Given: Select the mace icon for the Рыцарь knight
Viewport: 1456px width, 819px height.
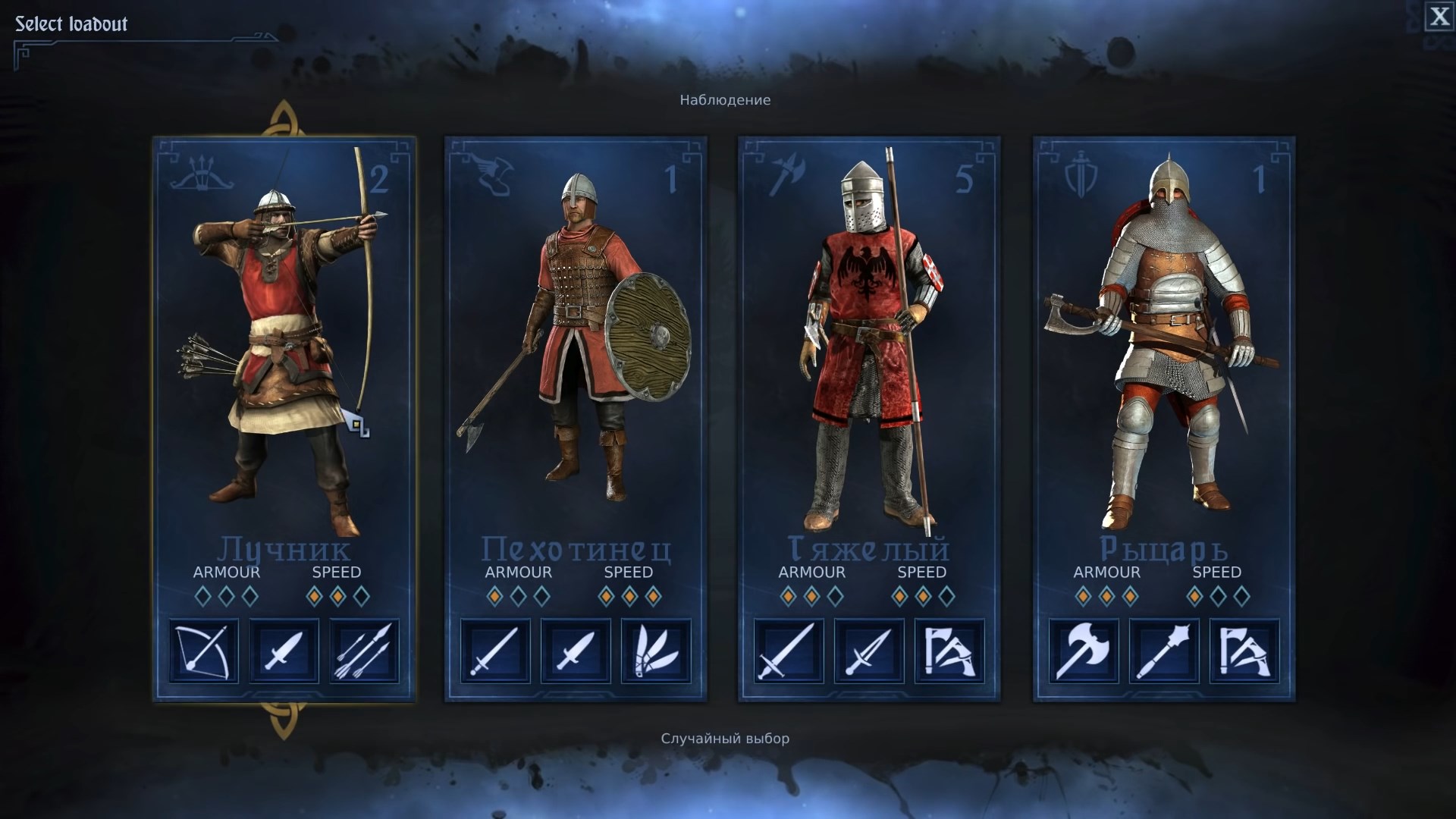Looking at the screenshot, I should 1163,652.
